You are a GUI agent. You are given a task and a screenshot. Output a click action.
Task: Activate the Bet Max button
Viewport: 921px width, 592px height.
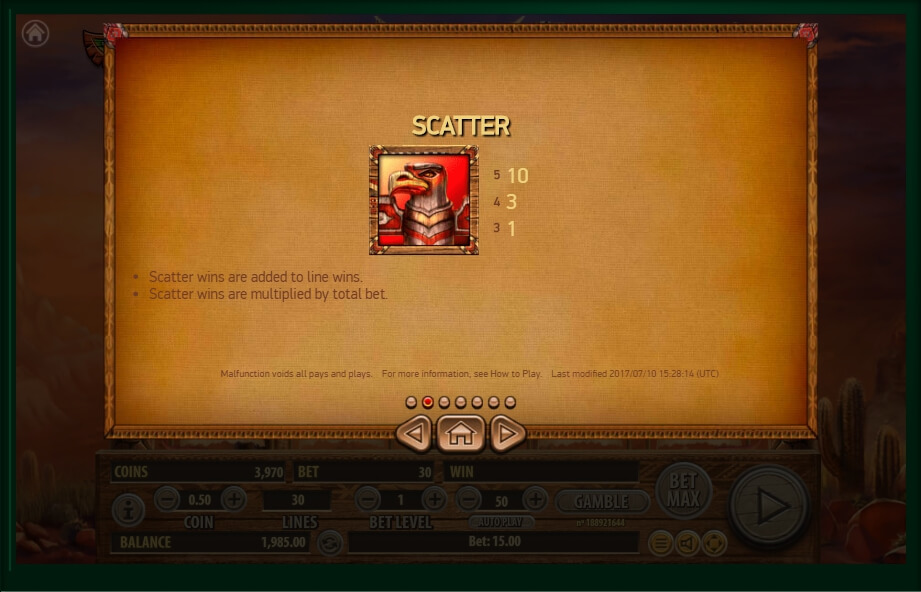[x=683, y=490]
